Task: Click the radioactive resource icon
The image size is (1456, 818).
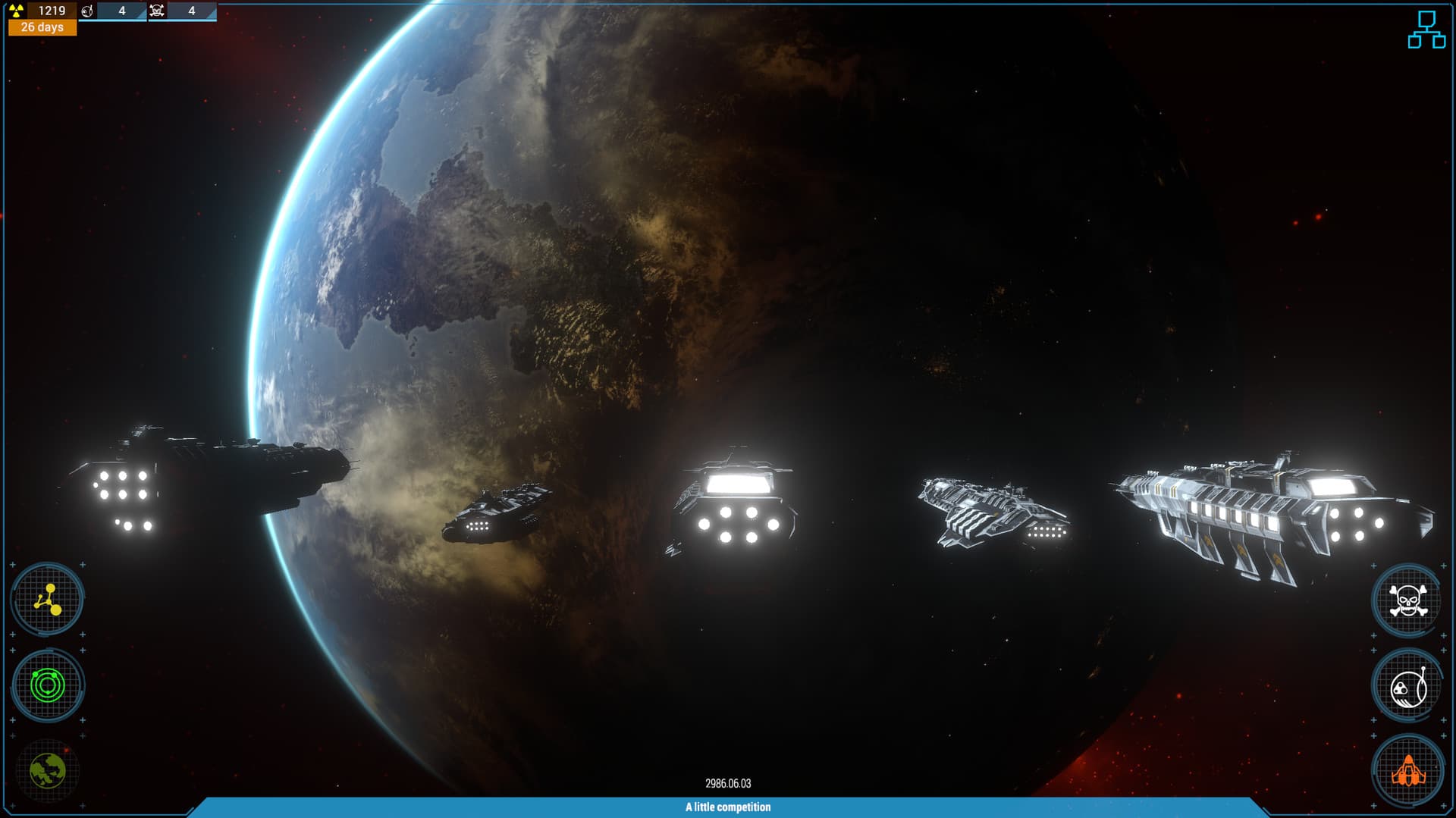Action: click(17, 11)
